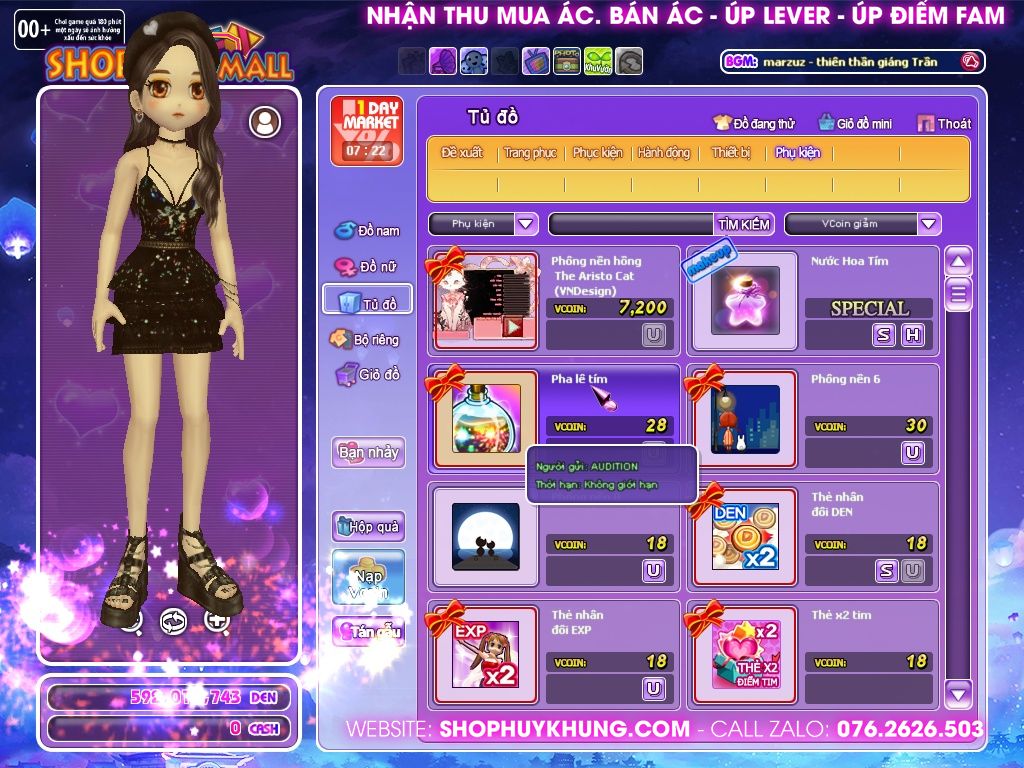
Task: Open the Giỏ đồ cart tab
Action: 367,375
